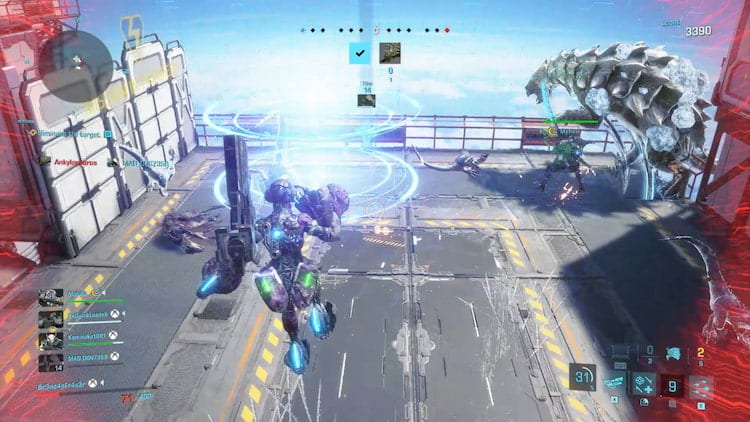Select the small dinosaur thumbnail under the timer

pyautogui.click(x=367, y=99)
